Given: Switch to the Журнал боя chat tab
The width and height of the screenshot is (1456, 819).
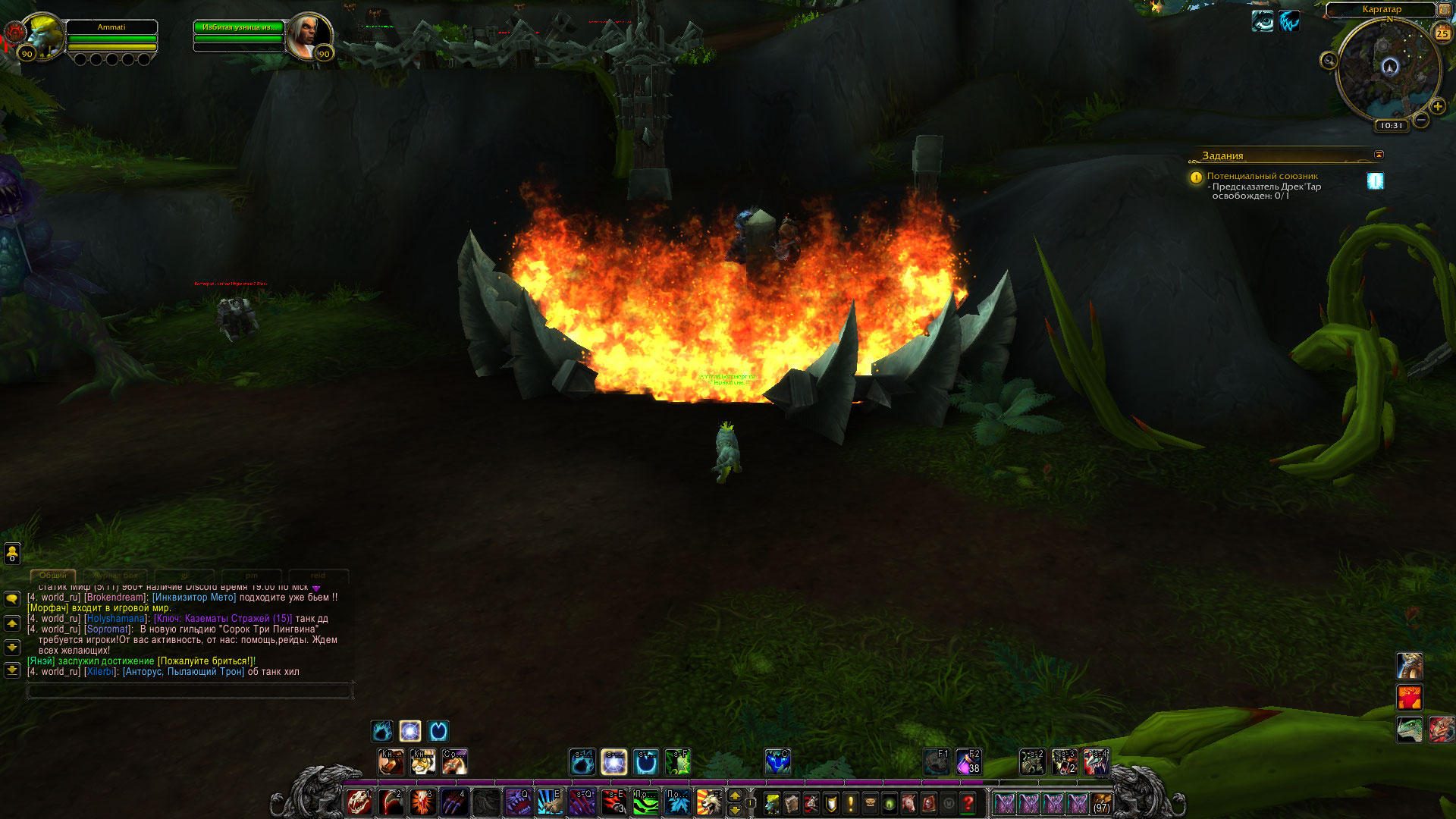Looking at the screenshot, I should pos(118,576).
